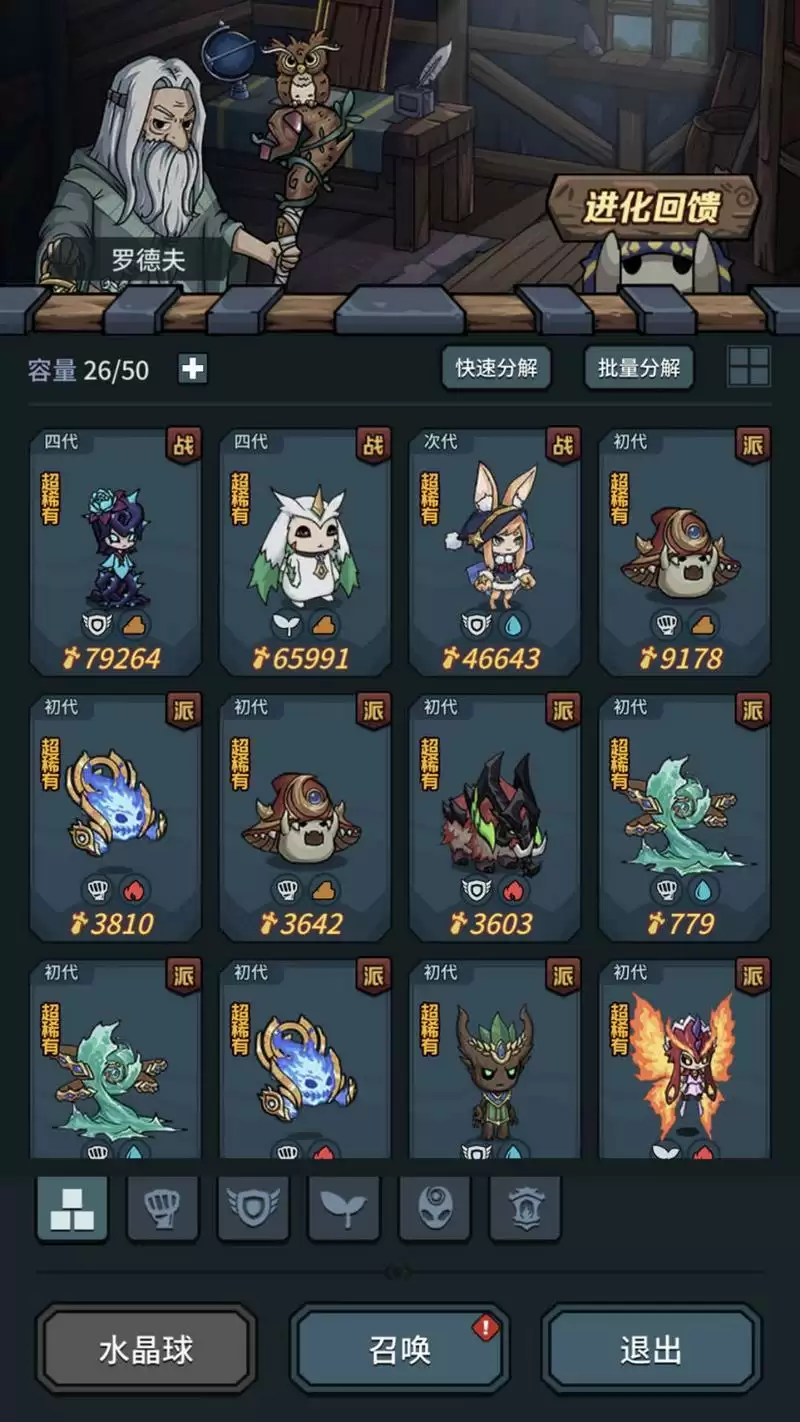Viewport: 800px width, 1422px height.
Task: Open 快速分解 quick decompose
Action: point(496,368)
